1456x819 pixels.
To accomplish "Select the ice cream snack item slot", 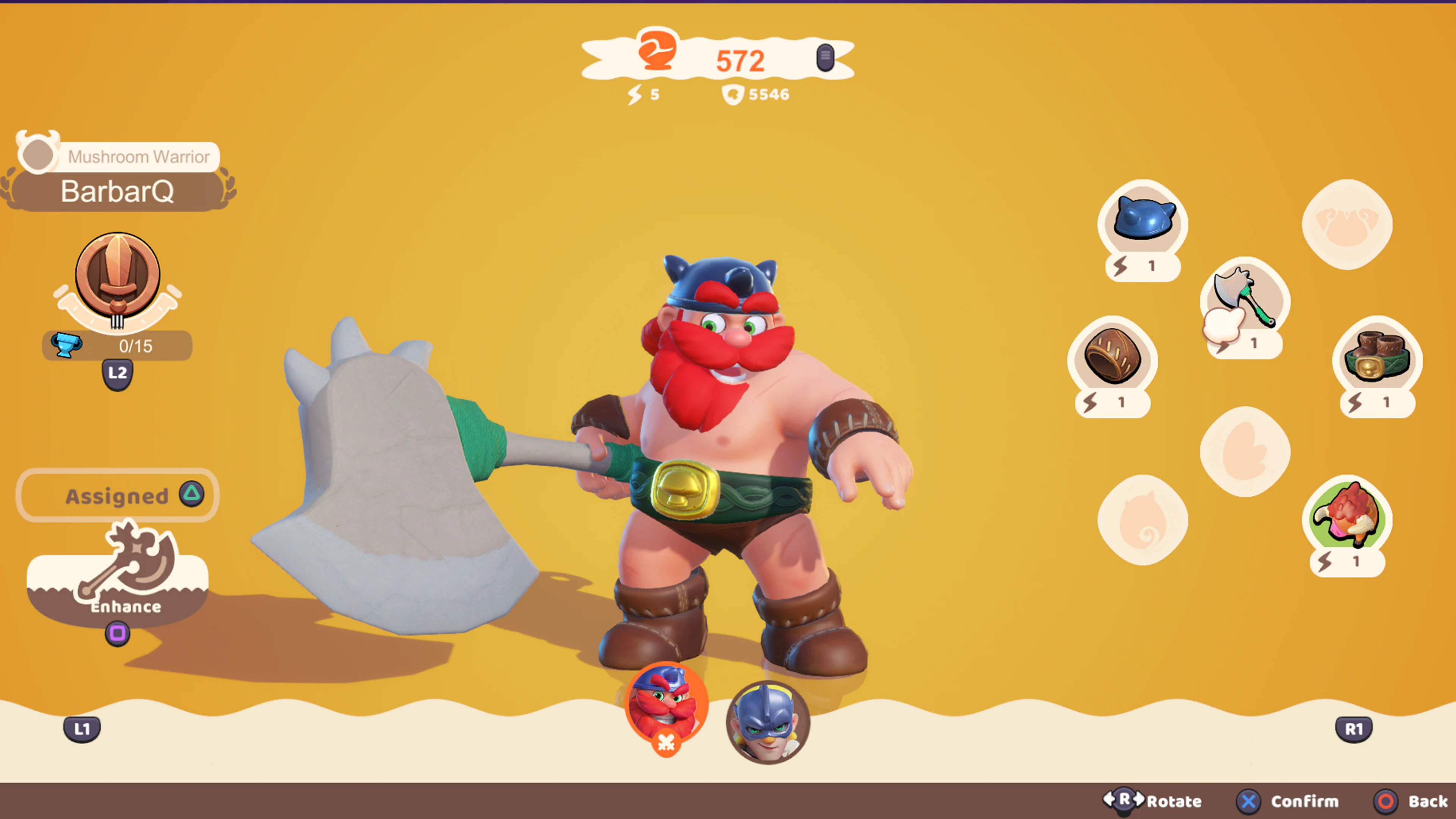I will tap(1347, 526).
